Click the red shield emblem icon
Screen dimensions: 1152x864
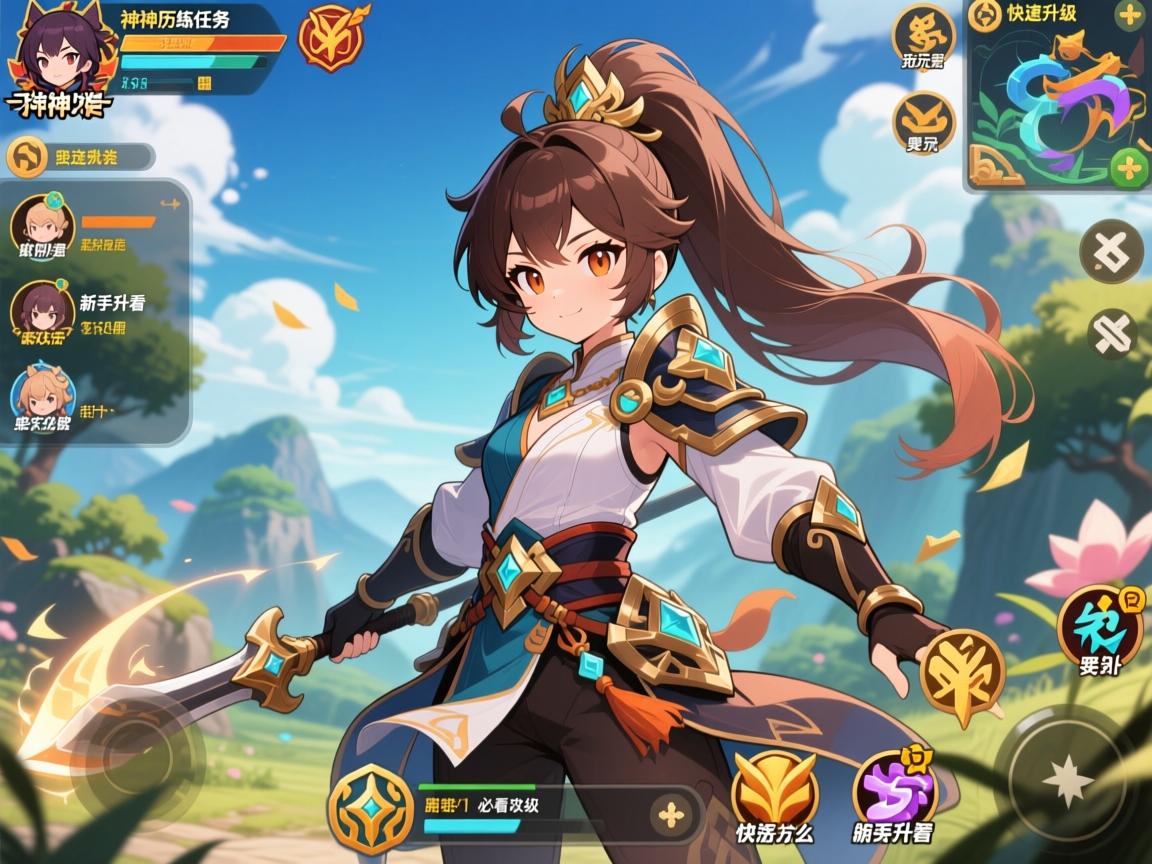point(329,38)
